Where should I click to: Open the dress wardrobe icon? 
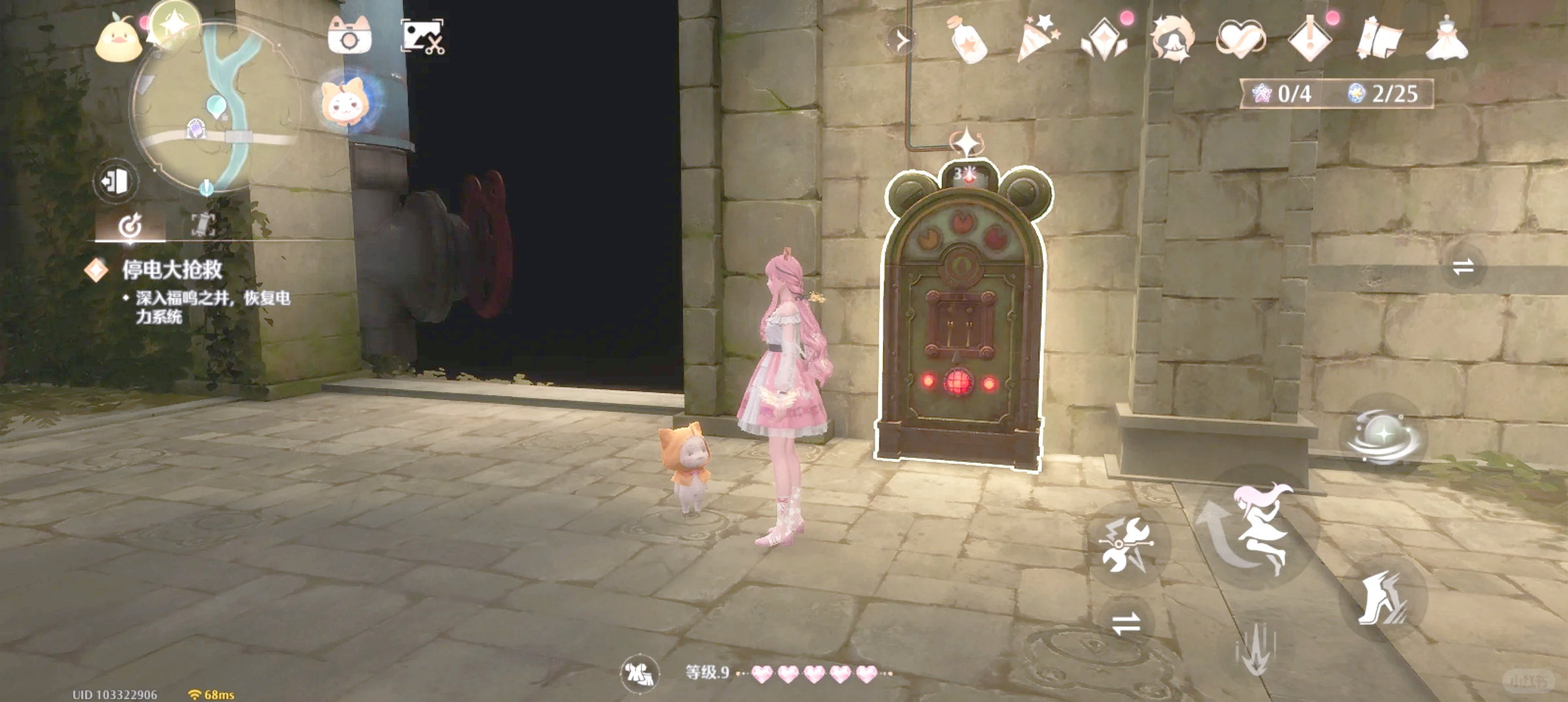click(1446, 39)
